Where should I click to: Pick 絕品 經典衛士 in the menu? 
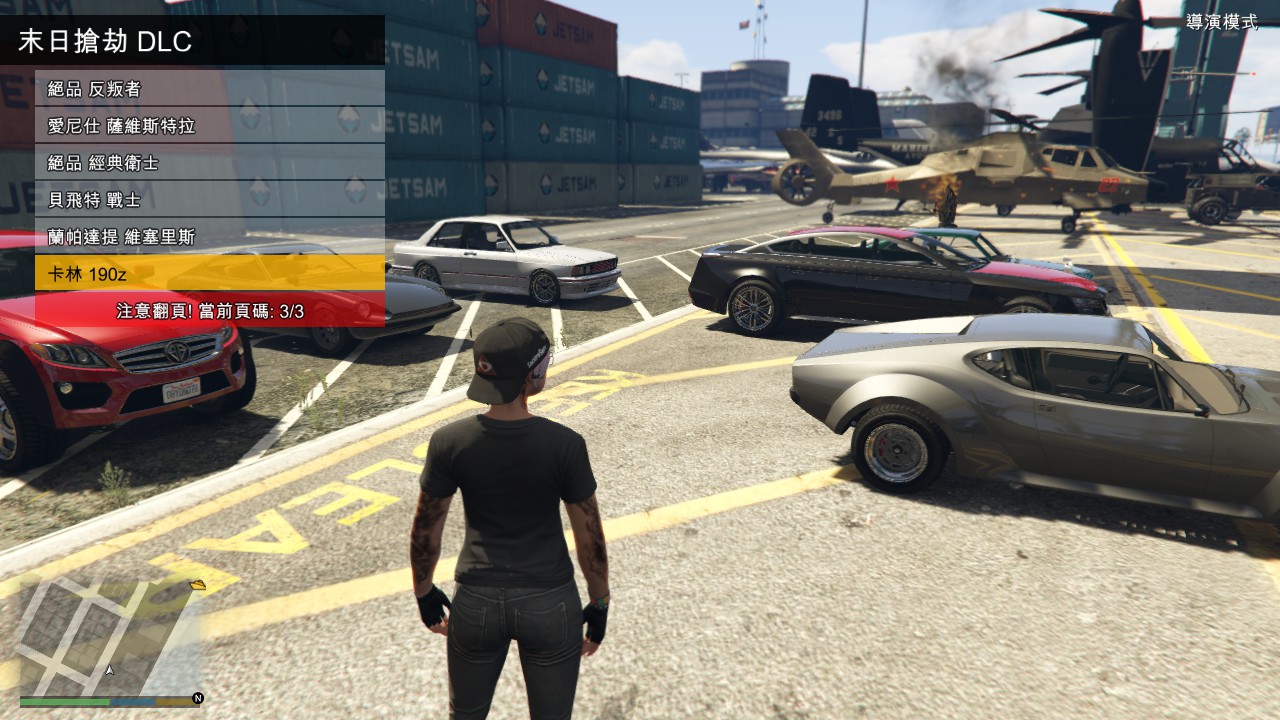[210, 163]
